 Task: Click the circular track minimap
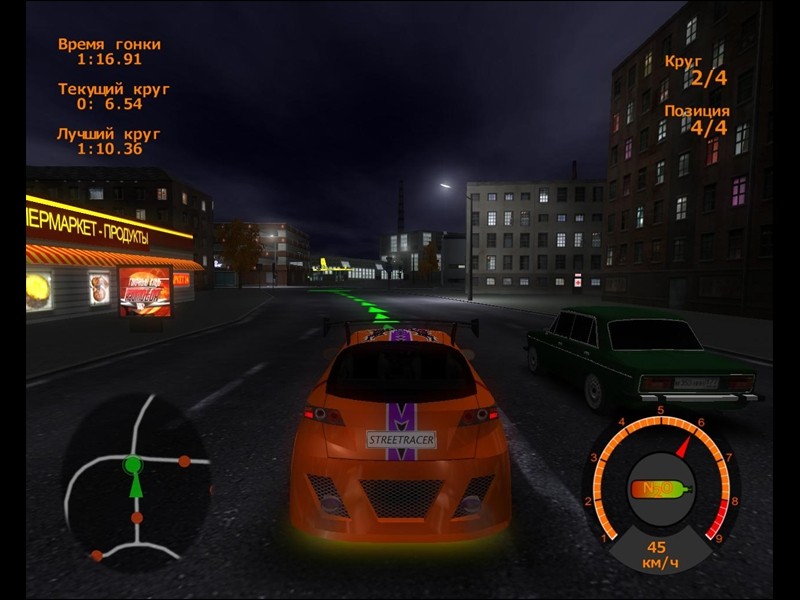[135, 480]
